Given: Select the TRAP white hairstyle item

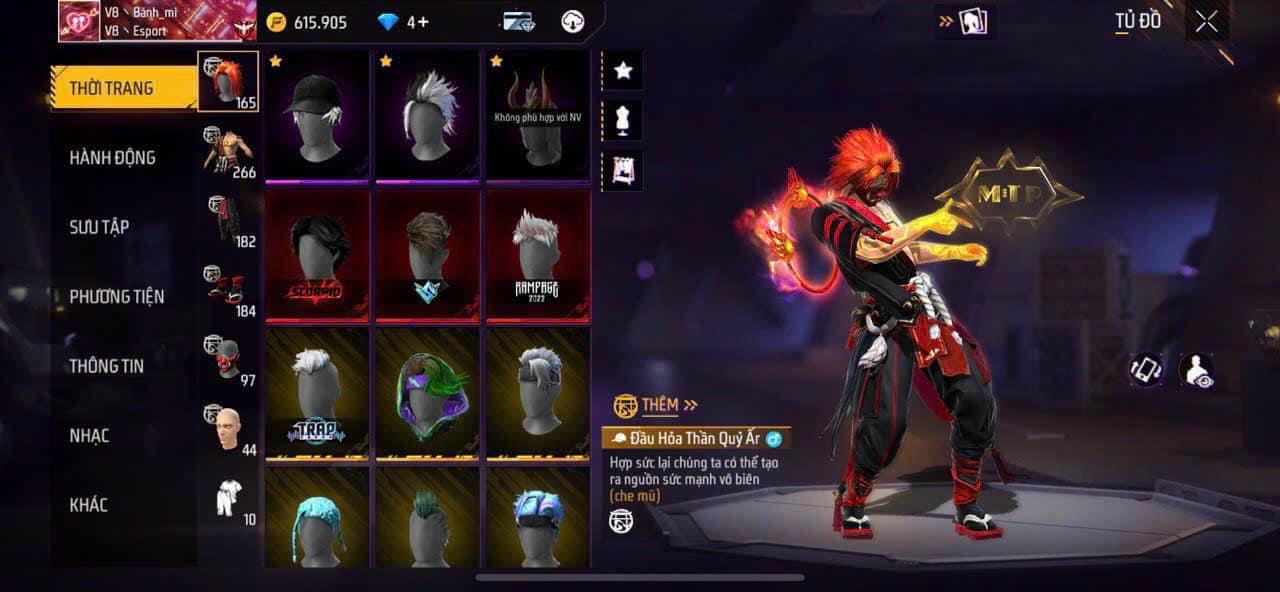Looking at the screenshot, I should pos(318,395).
